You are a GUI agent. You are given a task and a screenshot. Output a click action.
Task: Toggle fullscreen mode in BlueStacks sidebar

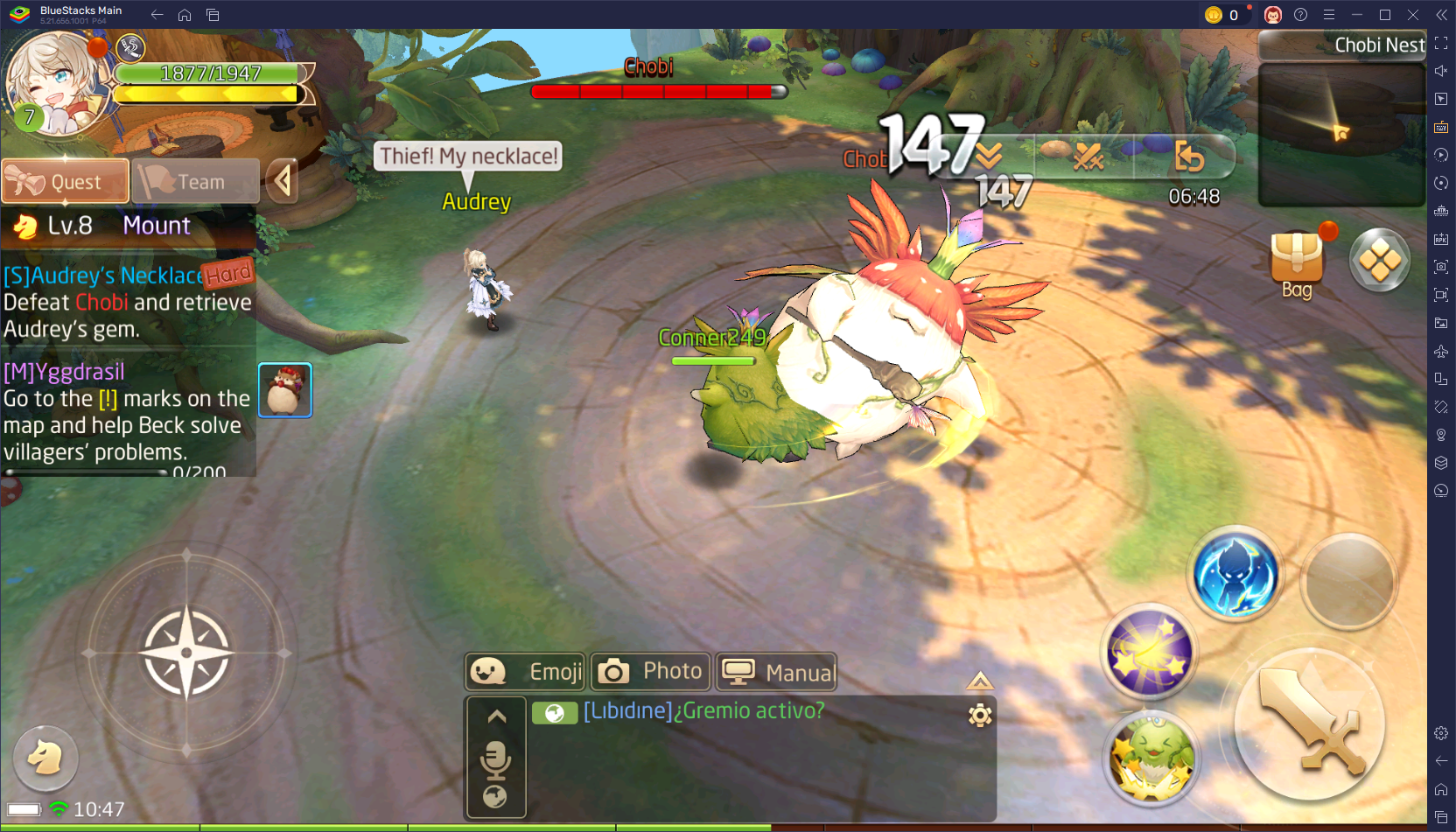[x=1440, y=43]
